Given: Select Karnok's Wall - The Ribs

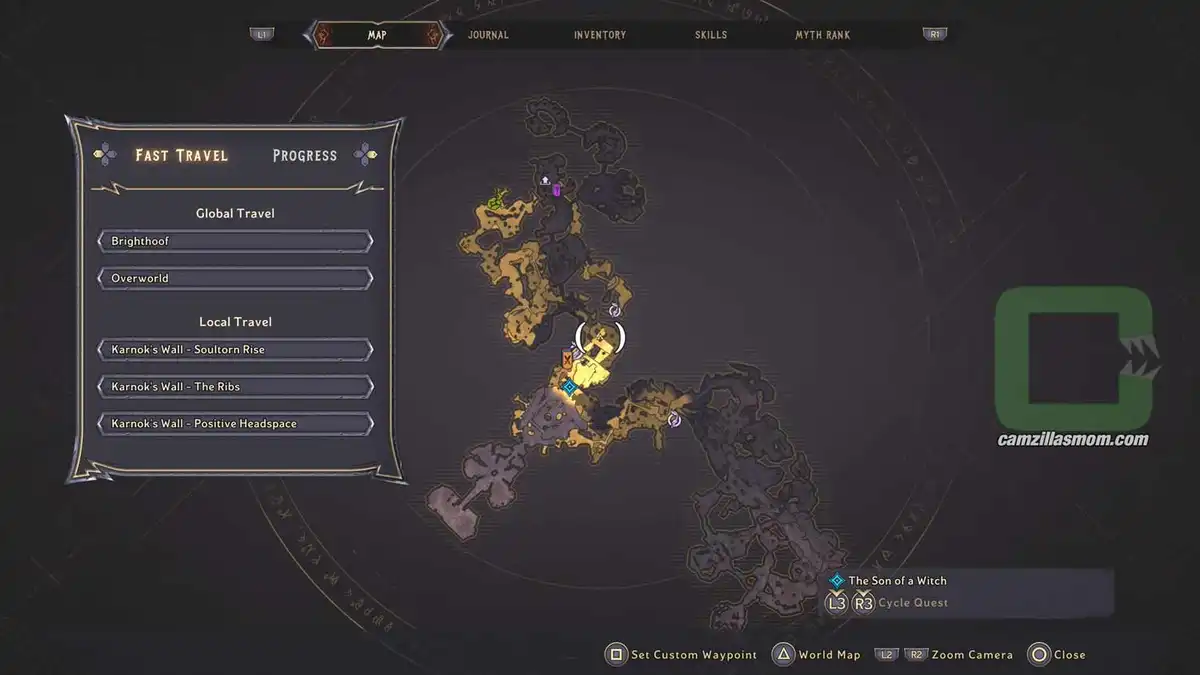Looking at the screenshot, I should coord(236,386).
